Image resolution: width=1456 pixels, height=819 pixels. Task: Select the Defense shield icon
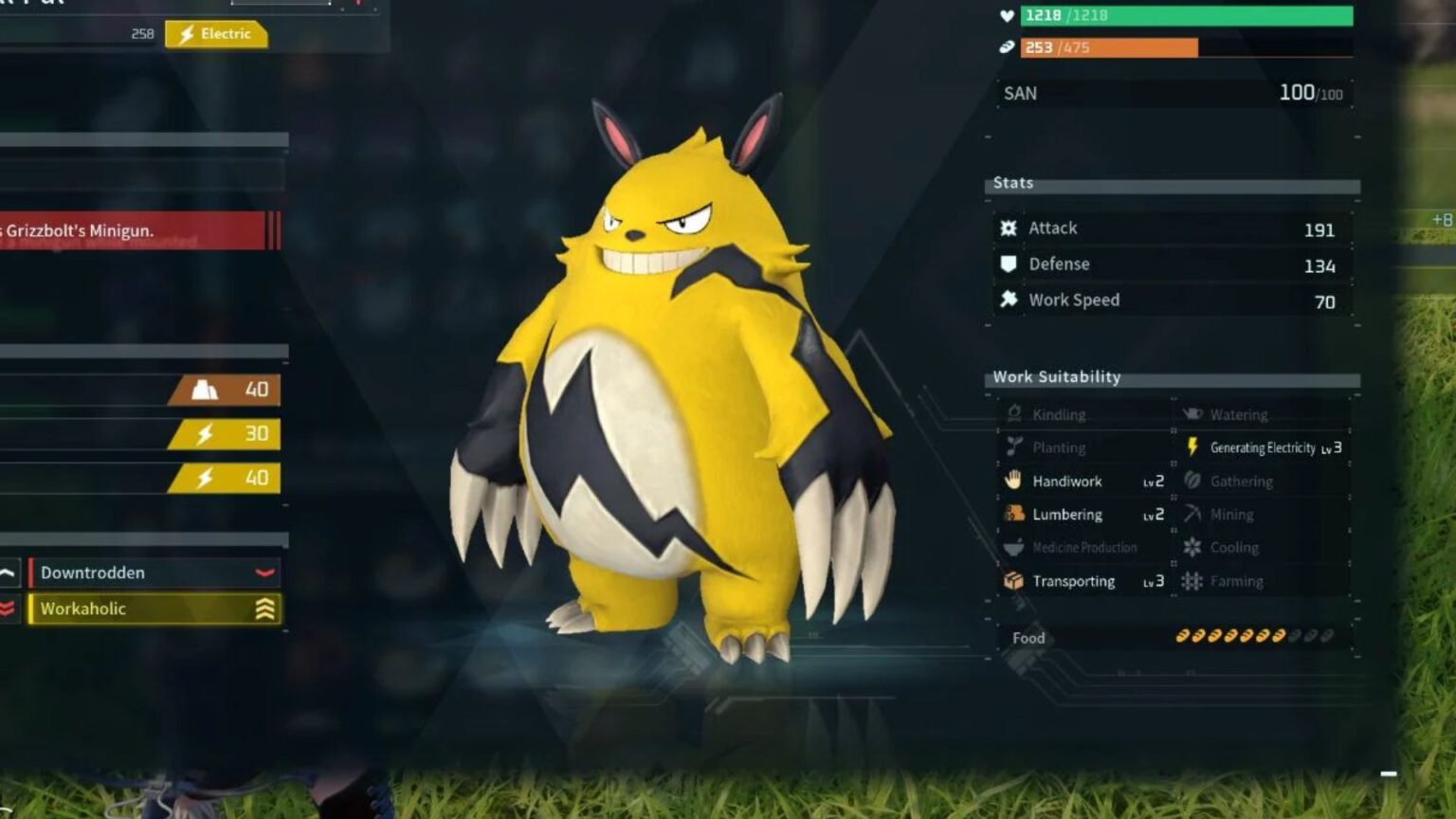coord(1009,264)
